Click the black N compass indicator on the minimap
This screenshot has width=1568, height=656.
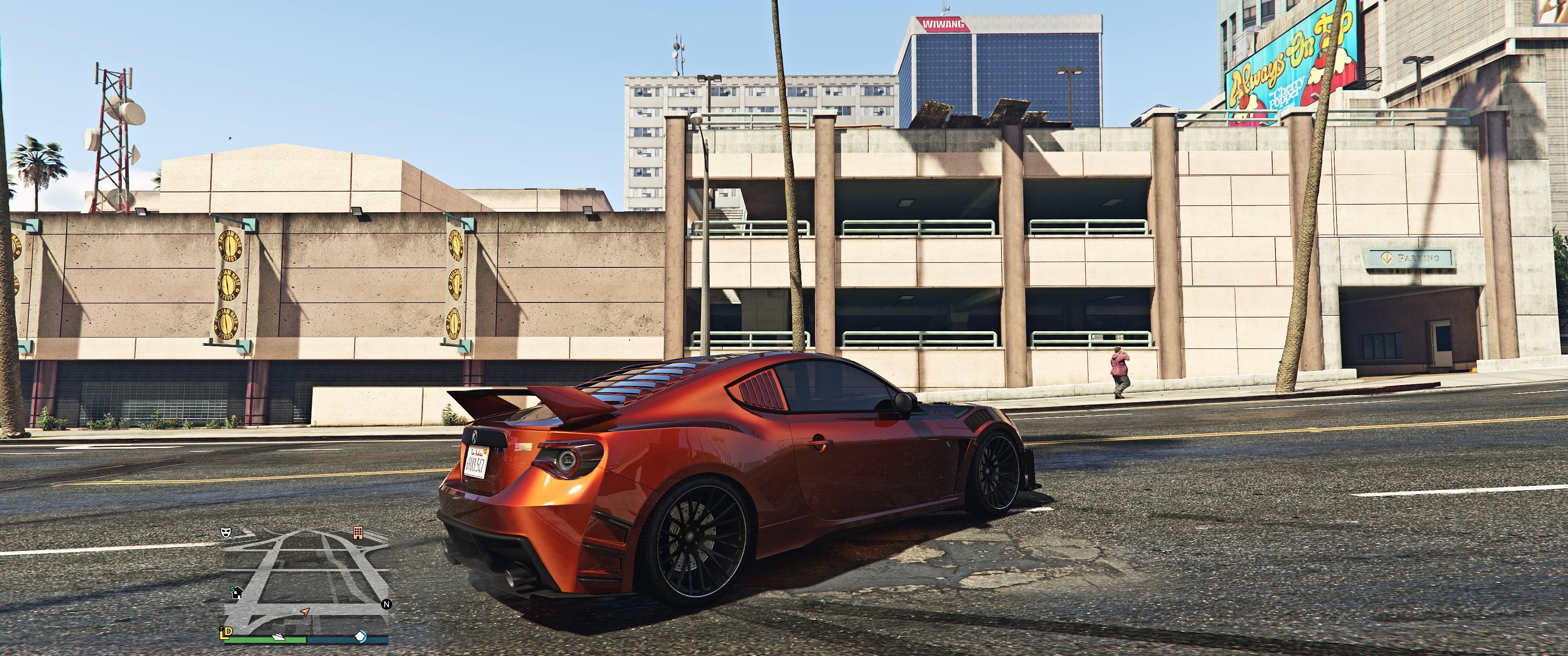[x=387, y=604]
